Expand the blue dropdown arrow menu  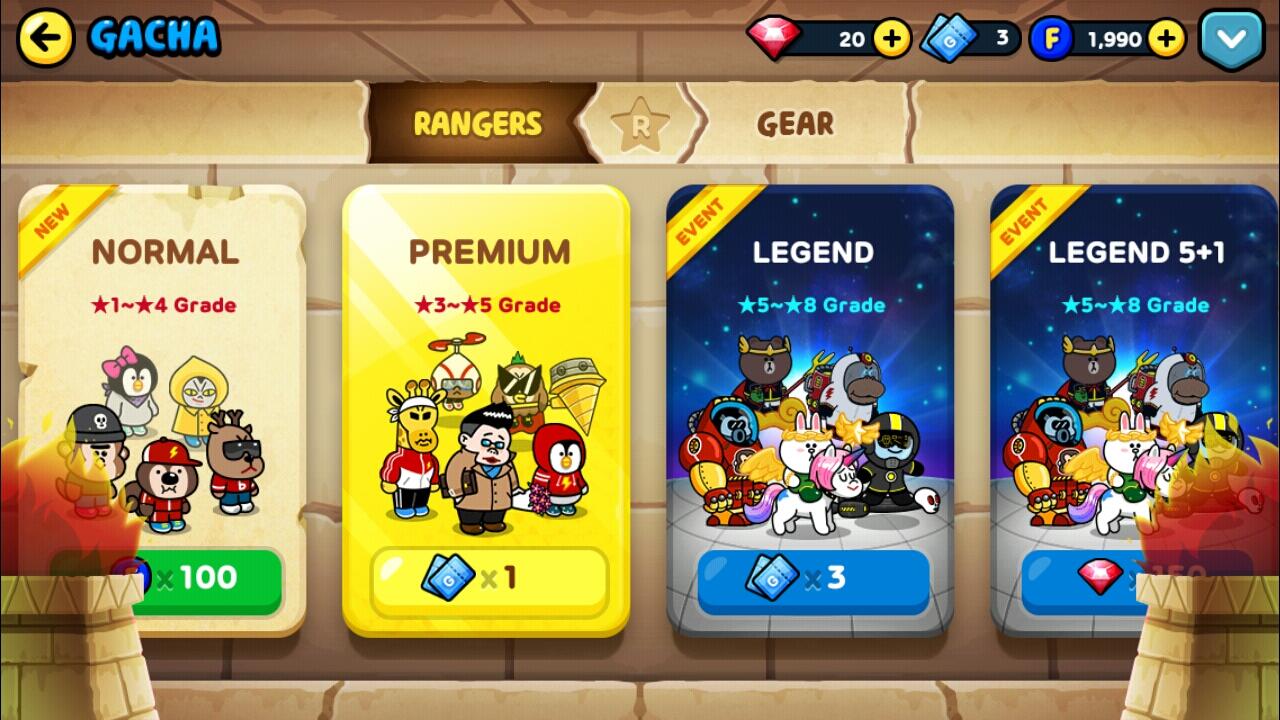pyautogui.click(x=1231, y=39)
